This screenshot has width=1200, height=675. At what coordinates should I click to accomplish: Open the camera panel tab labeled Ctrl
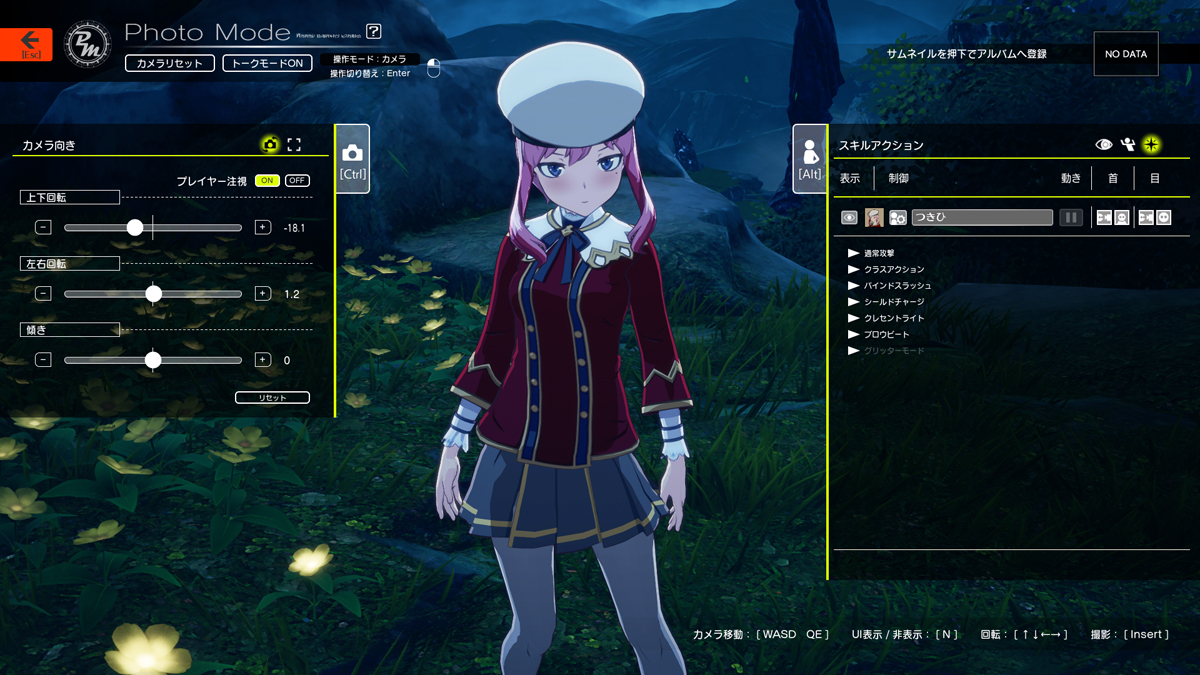[x=352, y=159]
